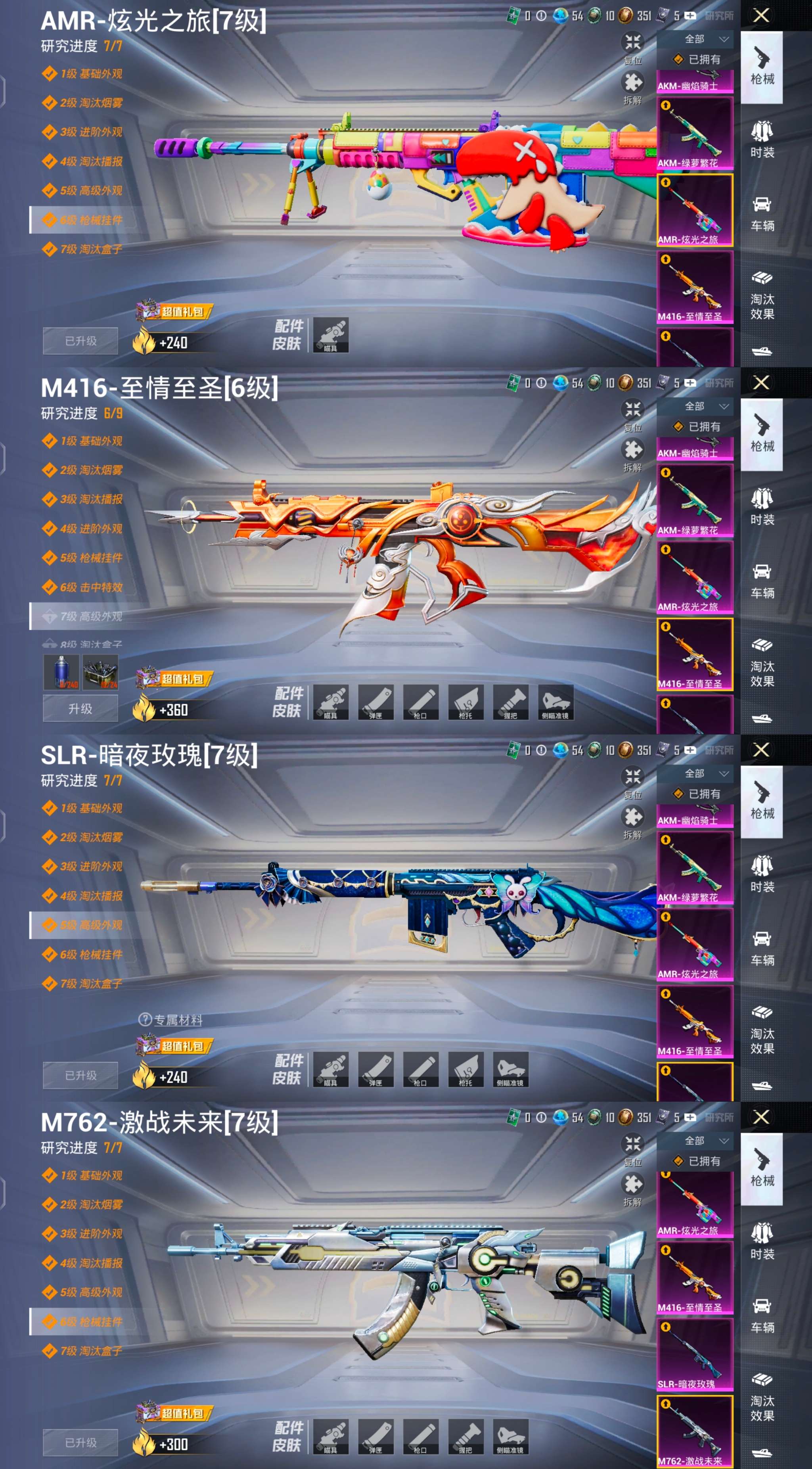Select 侧瞄准镜 skin slot on M416-至情至圣 screen
This screenshot has height=1469, width=812.
coord(555,702)
